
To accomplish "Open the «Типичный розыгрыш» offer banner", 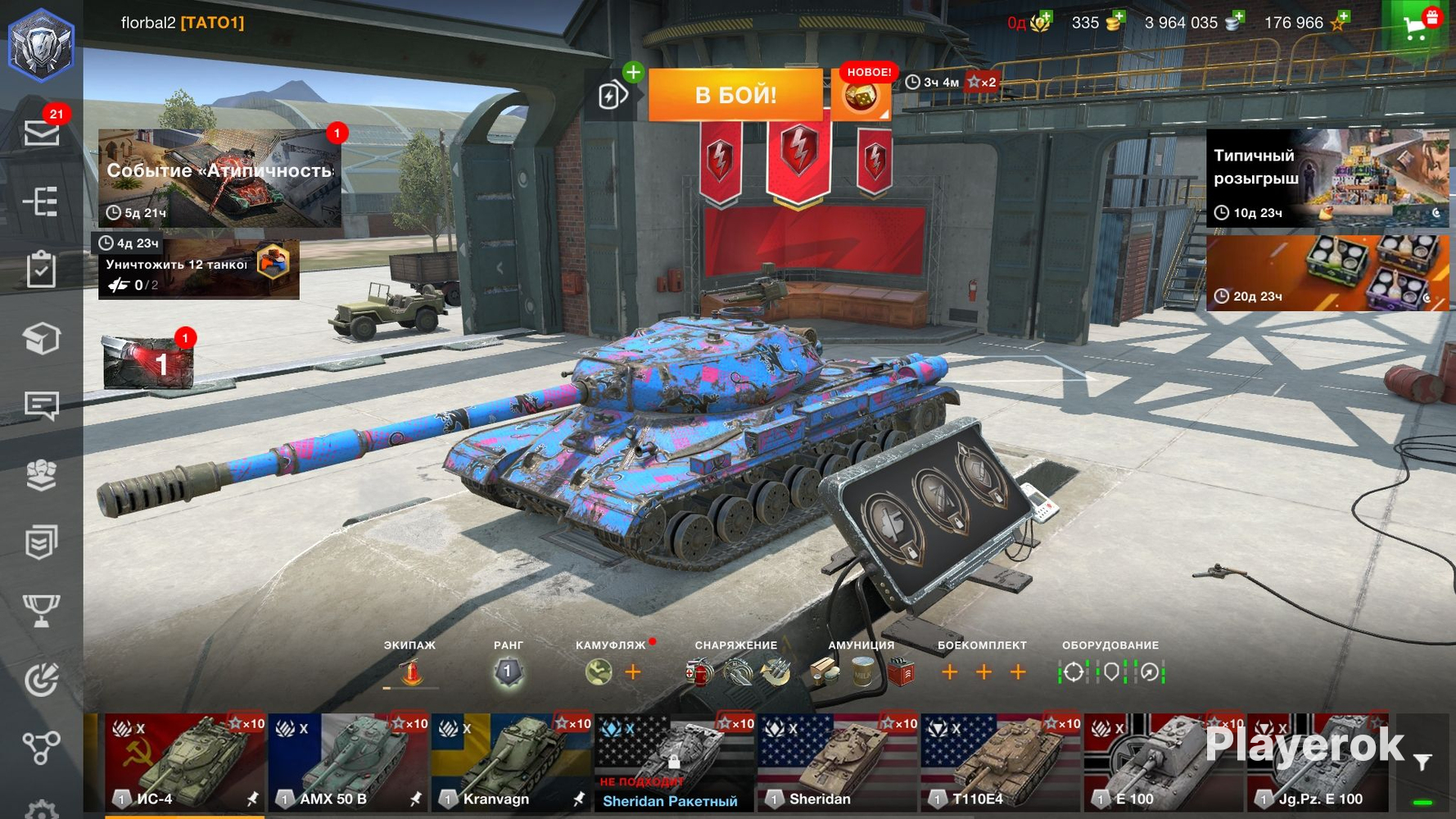I will click(x=1327, y=178).
